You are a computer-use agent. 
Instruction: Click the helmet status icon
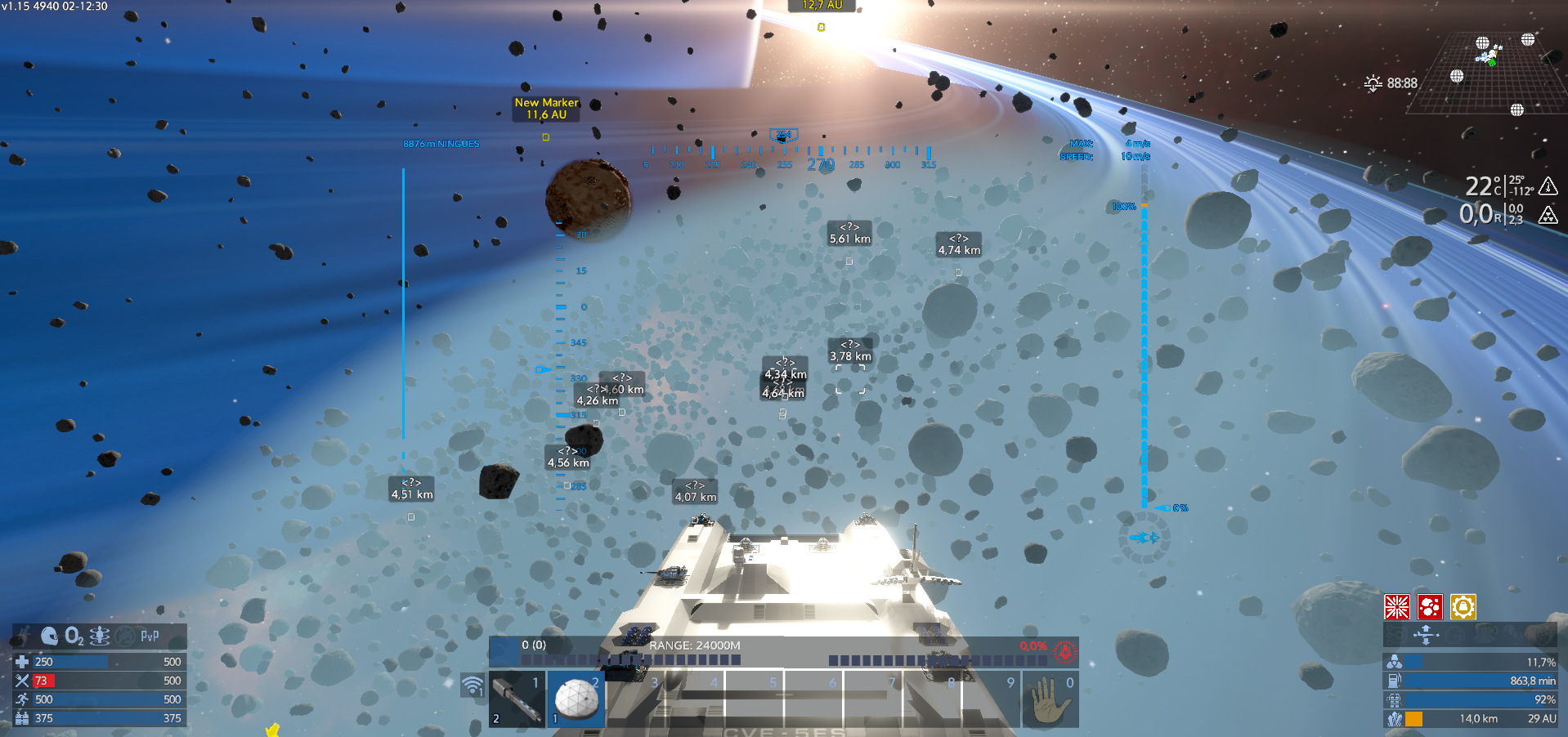click(49, 636)
